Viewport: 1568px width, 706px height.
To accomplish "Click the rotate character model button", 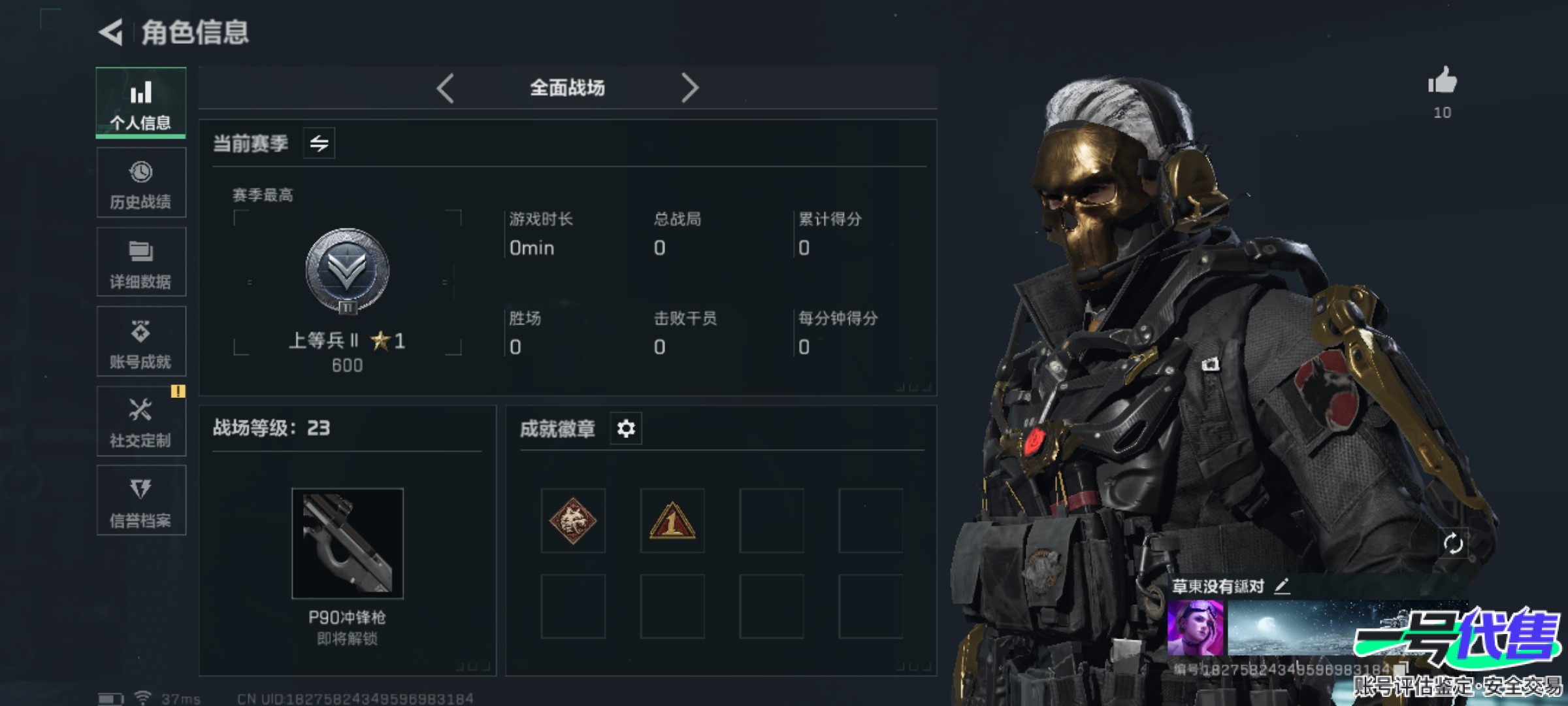I will click(1453, 543).
